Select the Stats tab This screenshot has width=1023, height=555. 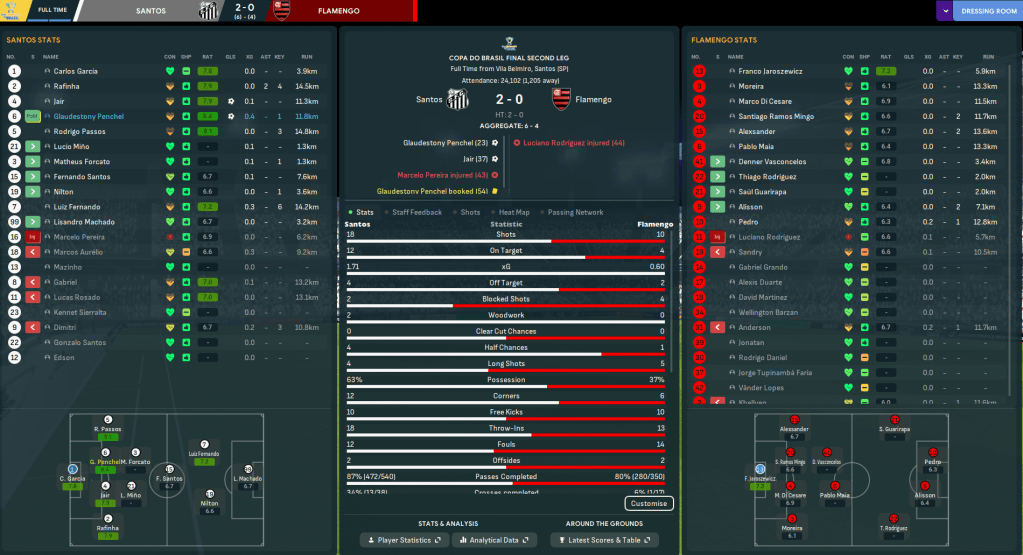(x=364, y=212)
